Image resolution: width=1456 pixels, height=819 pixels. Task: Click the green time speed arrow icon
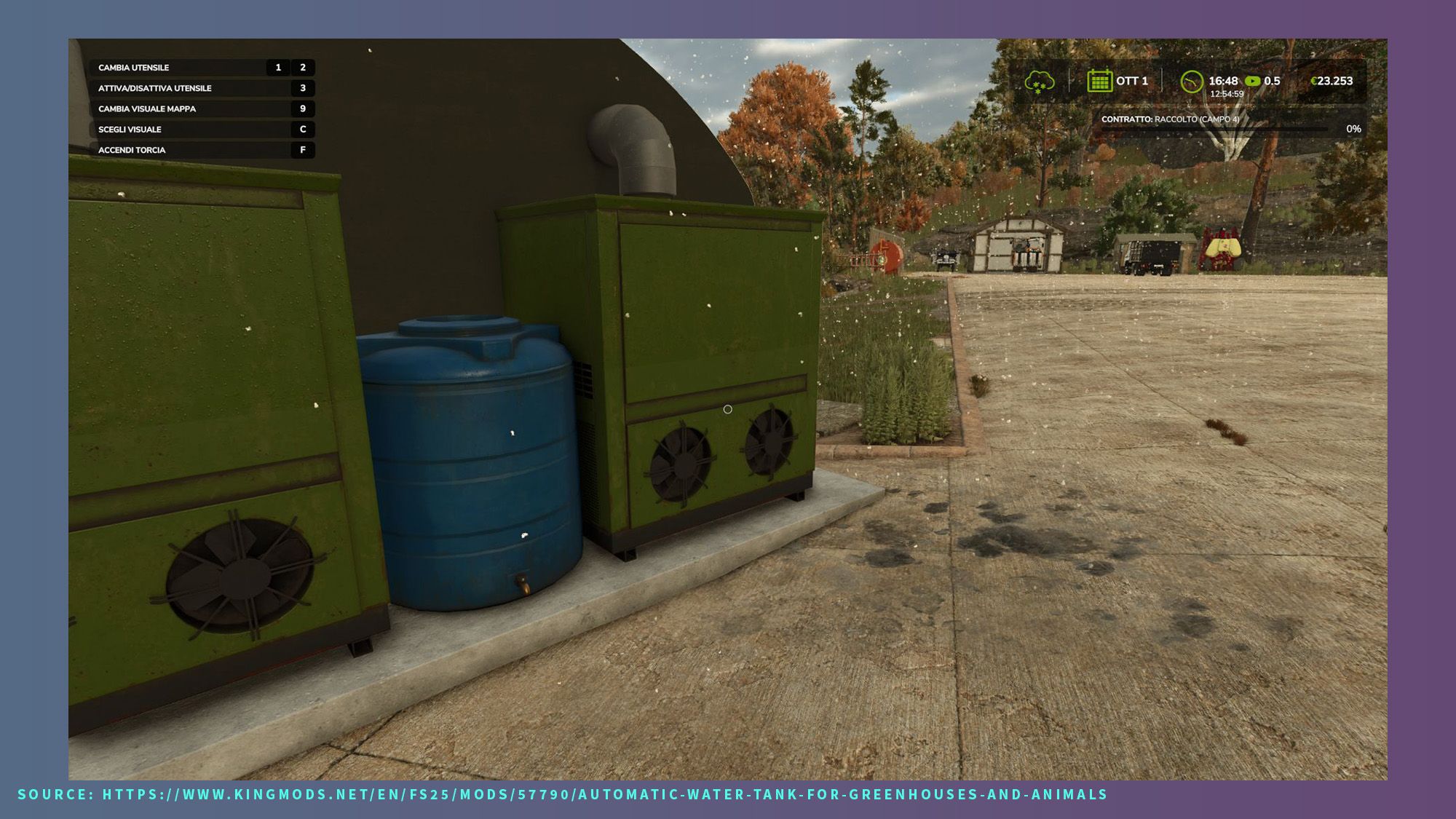pos(1252,81)
